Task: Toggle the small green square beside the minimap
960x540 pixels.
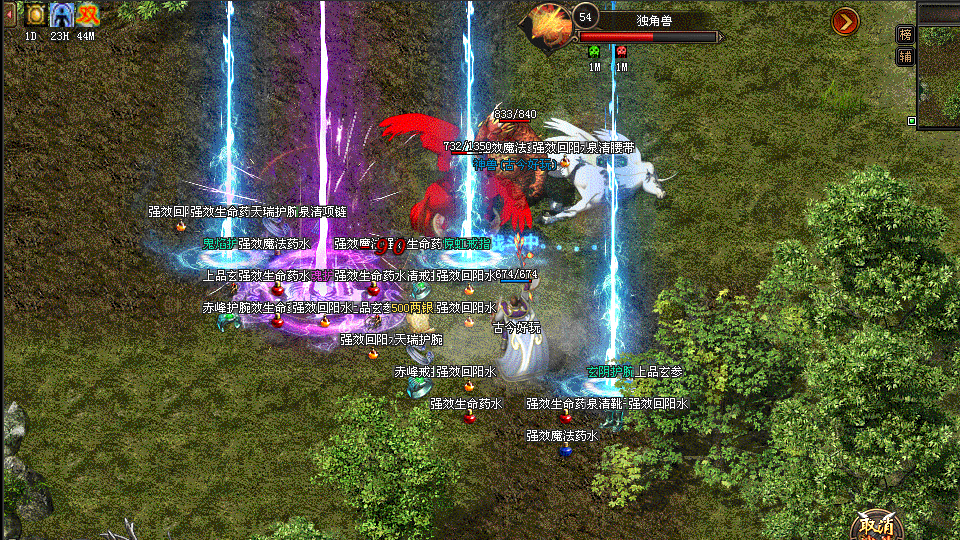Action: pos(911,121)
